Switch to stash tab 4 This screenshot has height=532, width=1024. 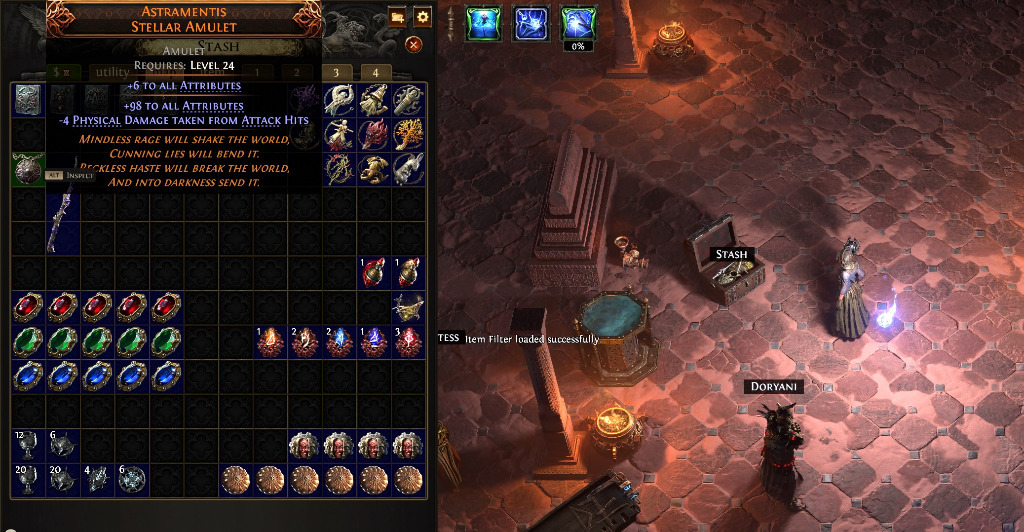click(375, 73)
